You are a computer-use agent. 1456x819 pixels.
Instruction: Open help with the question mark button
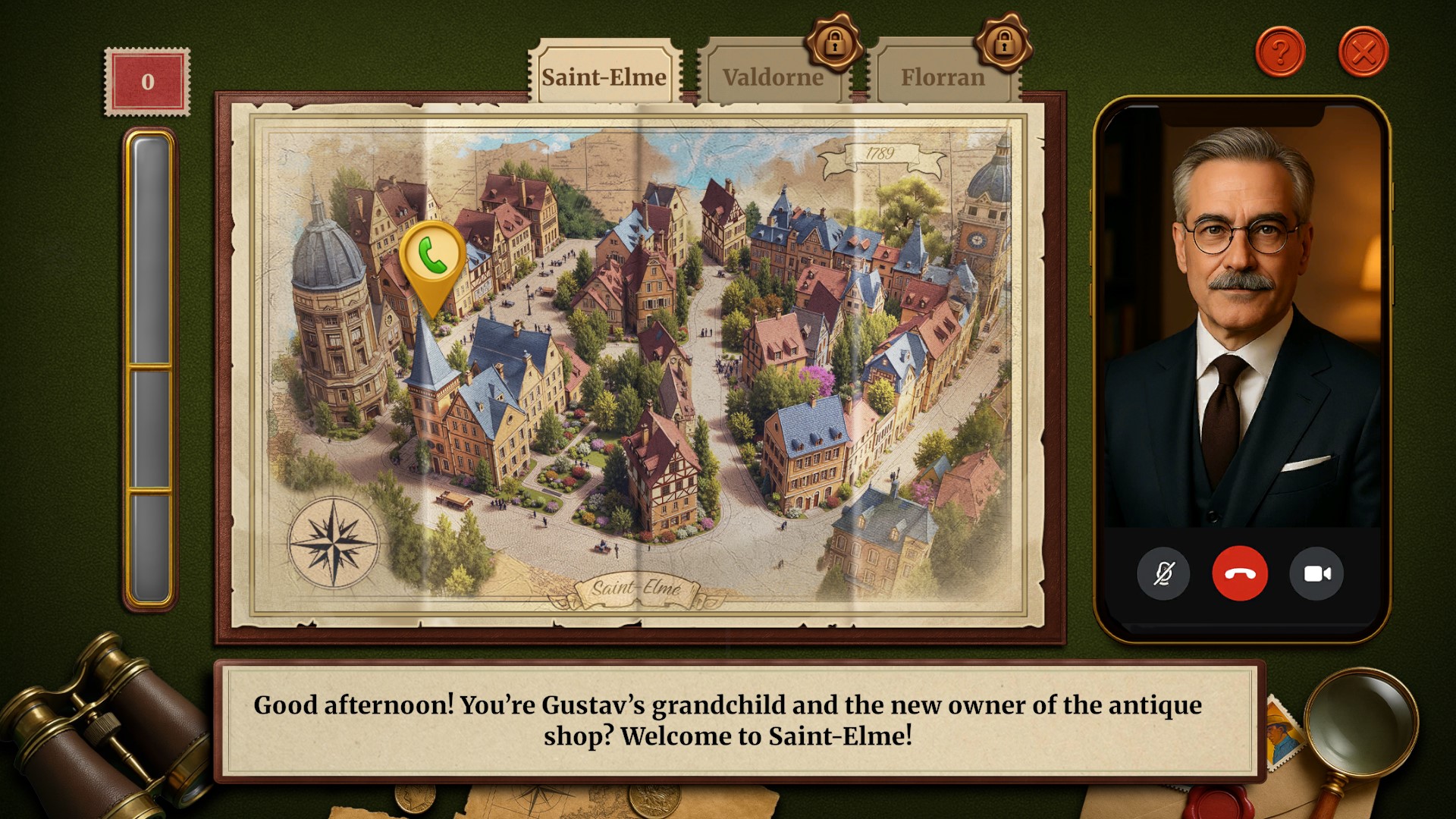point(1280,52)
